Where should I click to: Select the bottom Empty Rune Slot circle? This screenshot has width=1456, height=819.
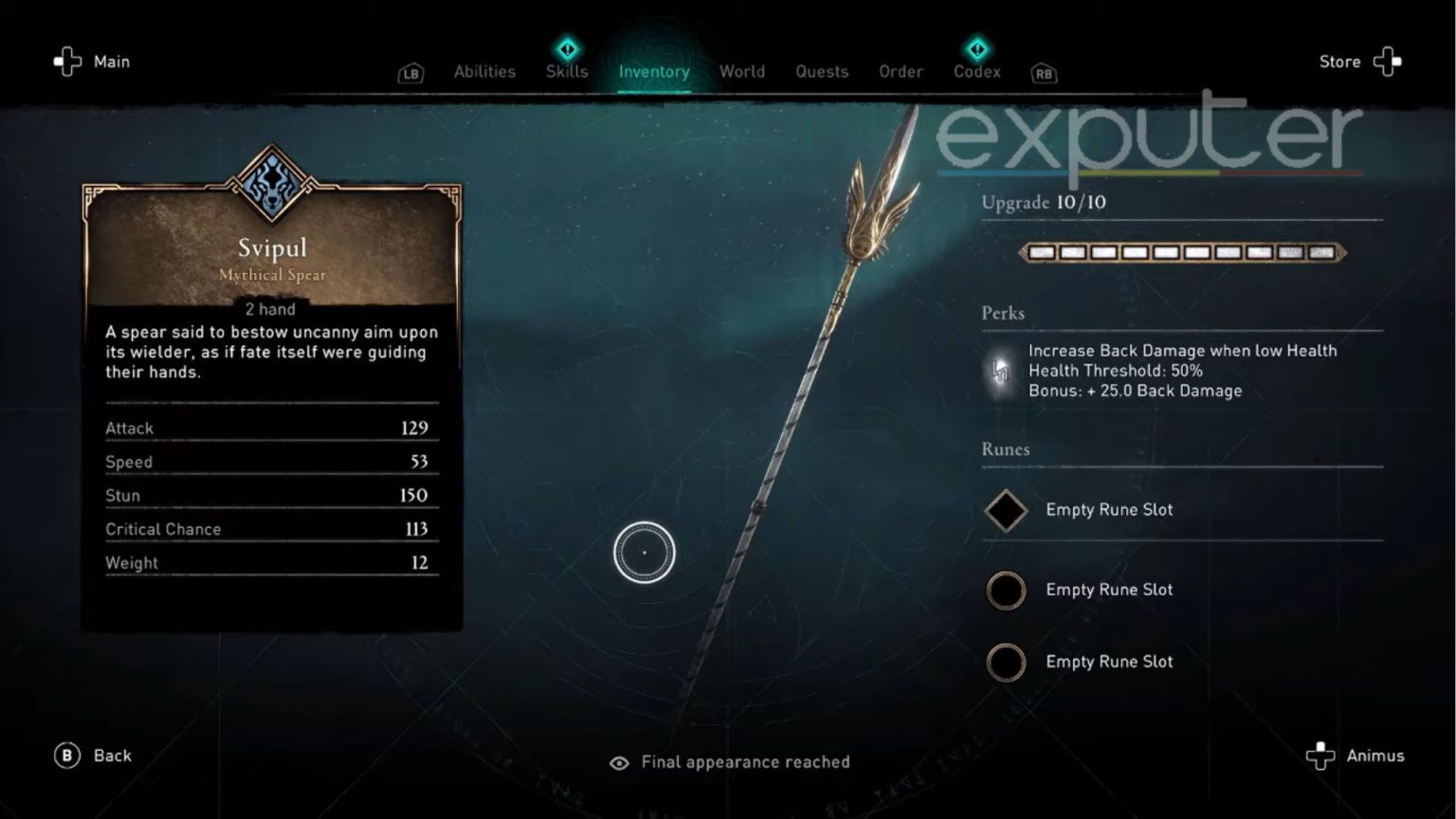point(1007,663)
